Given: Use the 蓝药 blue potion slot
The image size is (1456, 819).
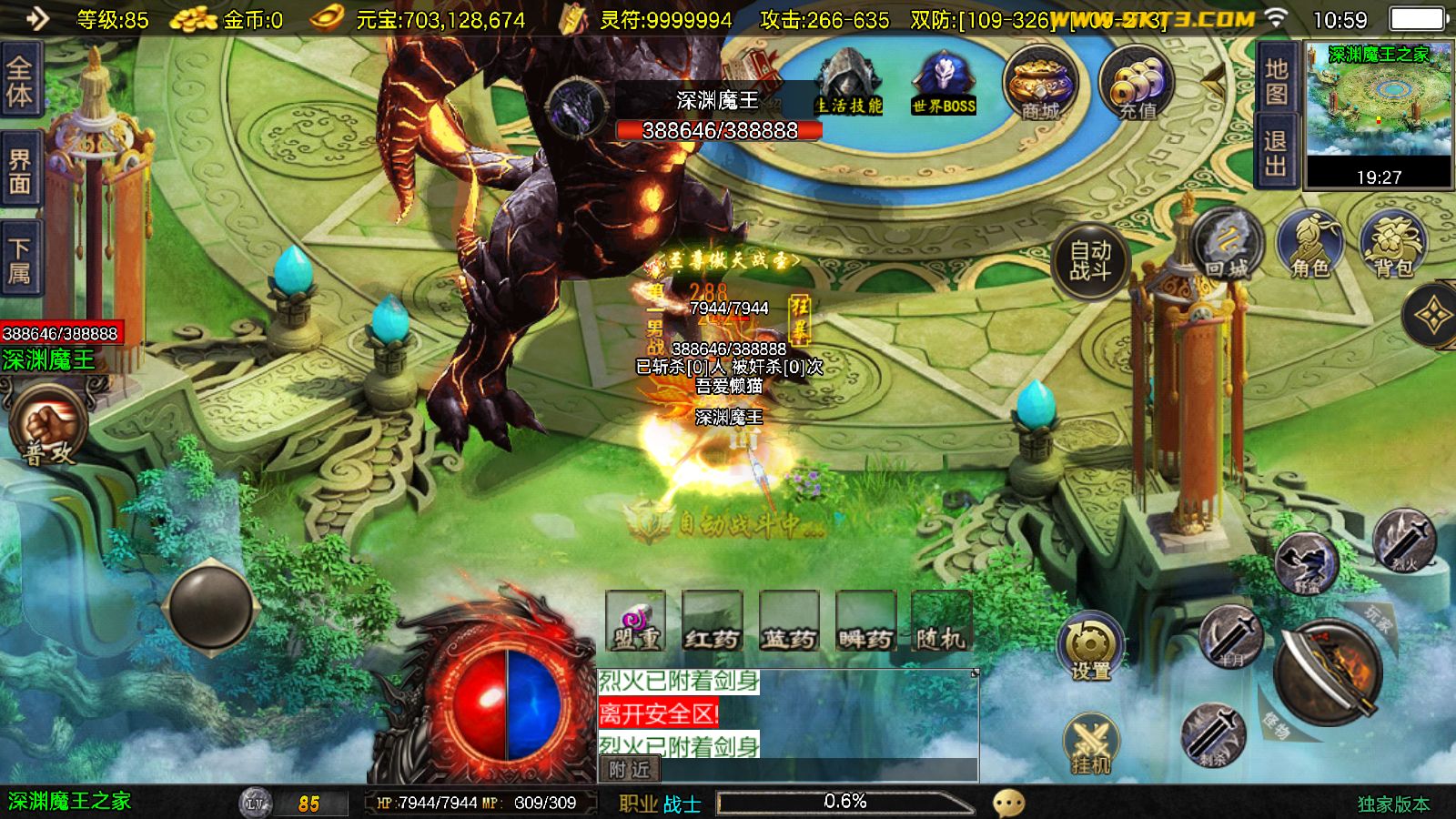Looking at the screenshot, I should 789,622.
